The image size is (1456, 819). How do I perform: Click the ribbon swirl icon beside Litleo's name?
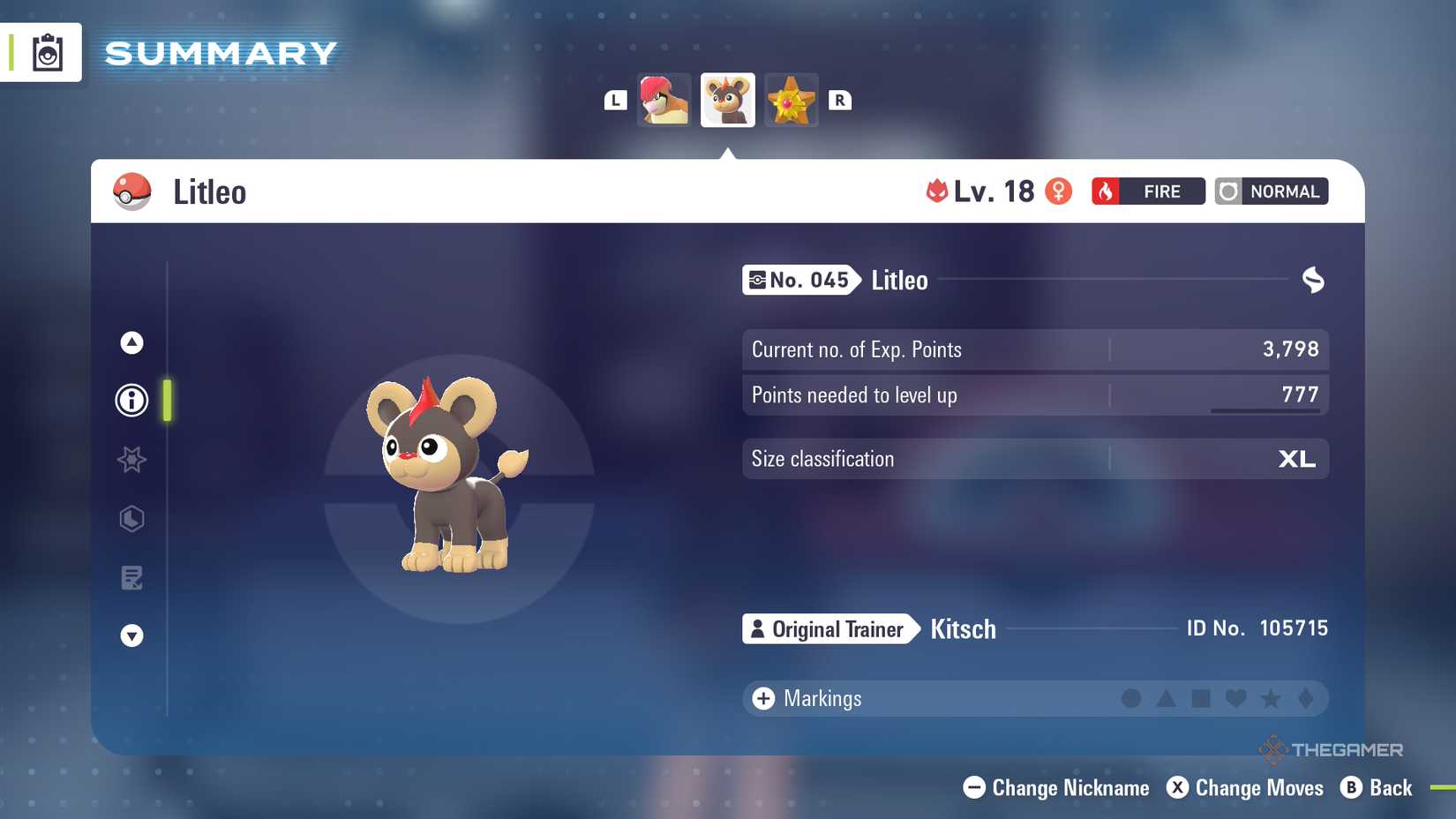click(x=1312, y=280)
